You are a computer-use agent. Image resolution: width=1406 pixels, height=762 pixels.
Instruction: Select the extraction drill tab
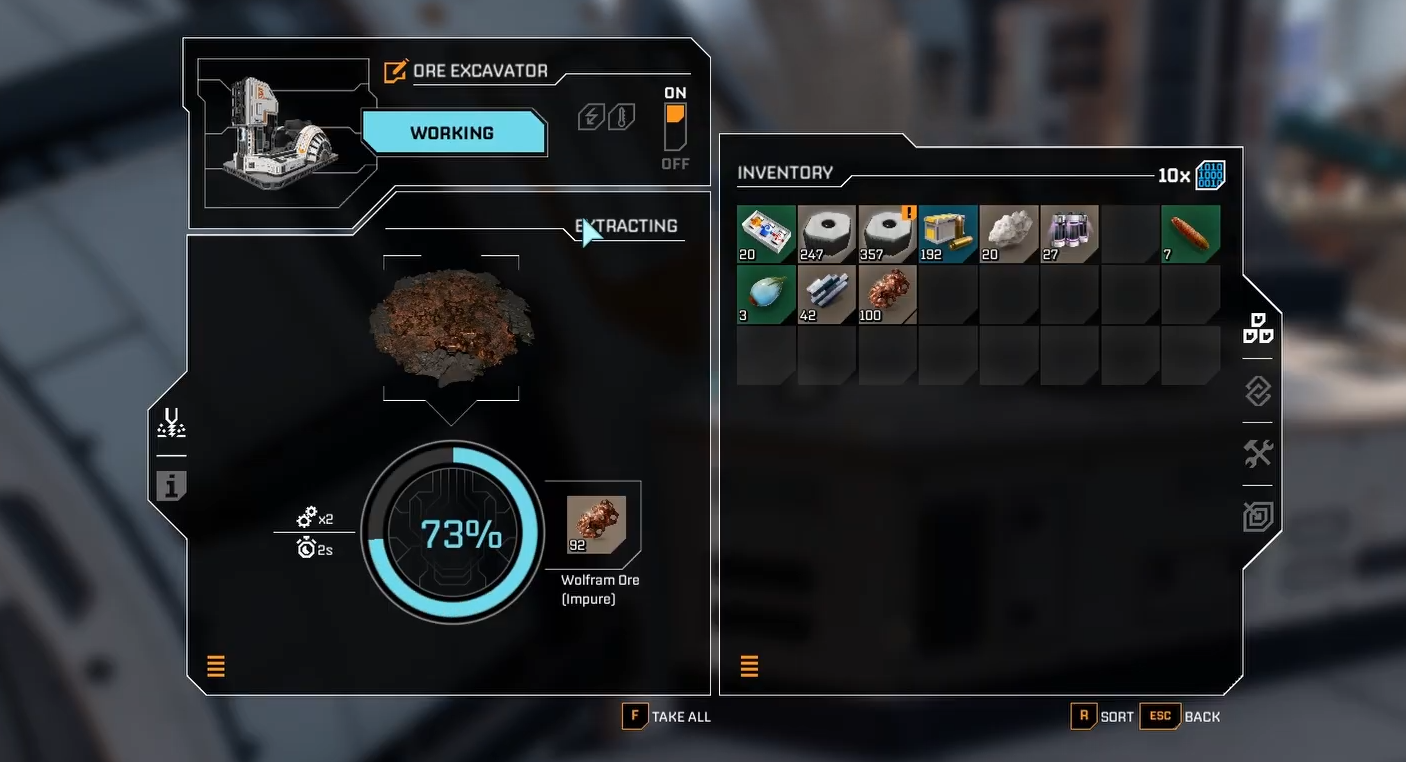(x=171, y=424)
